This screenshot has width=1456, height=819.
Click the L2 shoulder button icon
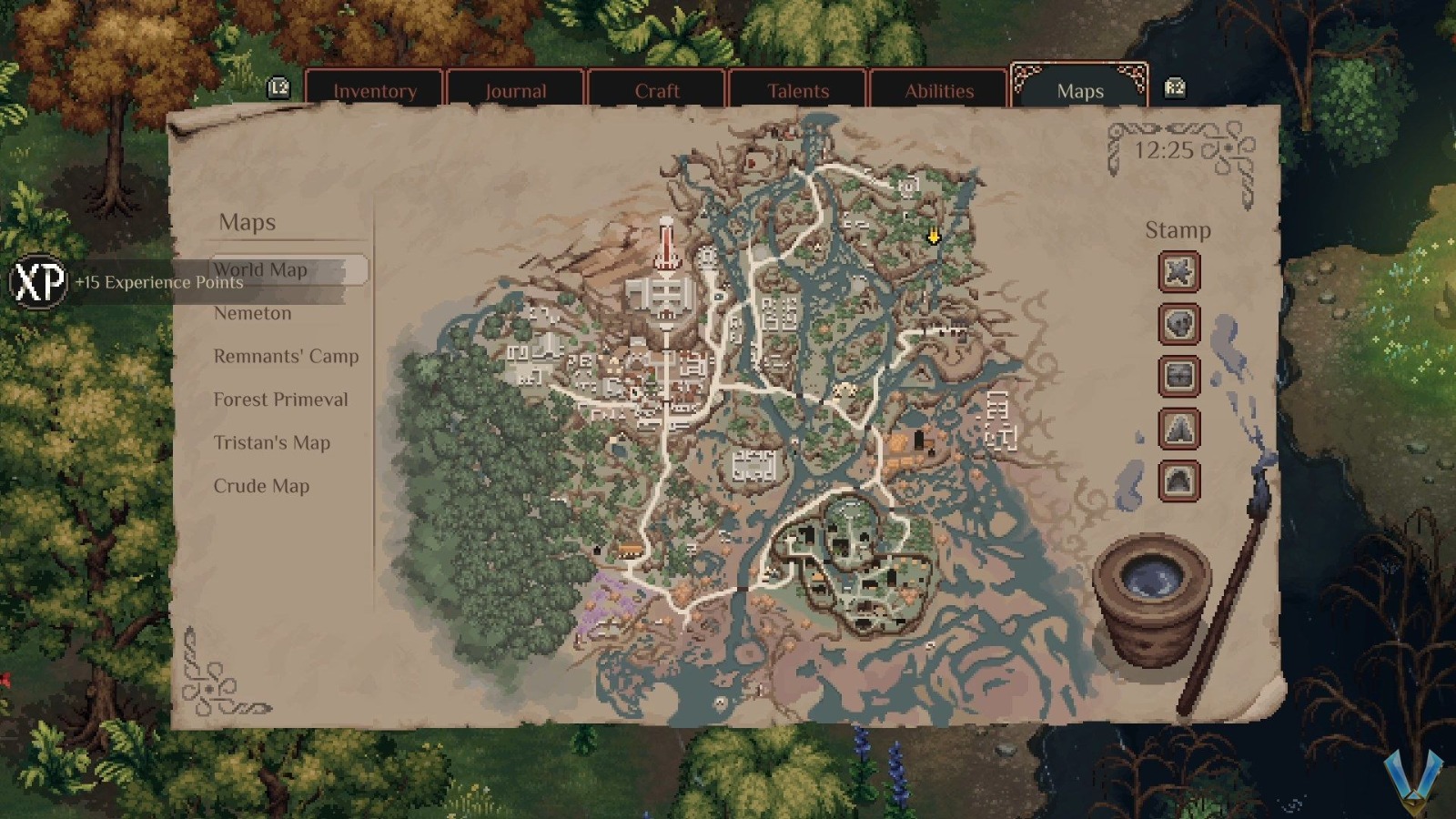click(280, 86)
